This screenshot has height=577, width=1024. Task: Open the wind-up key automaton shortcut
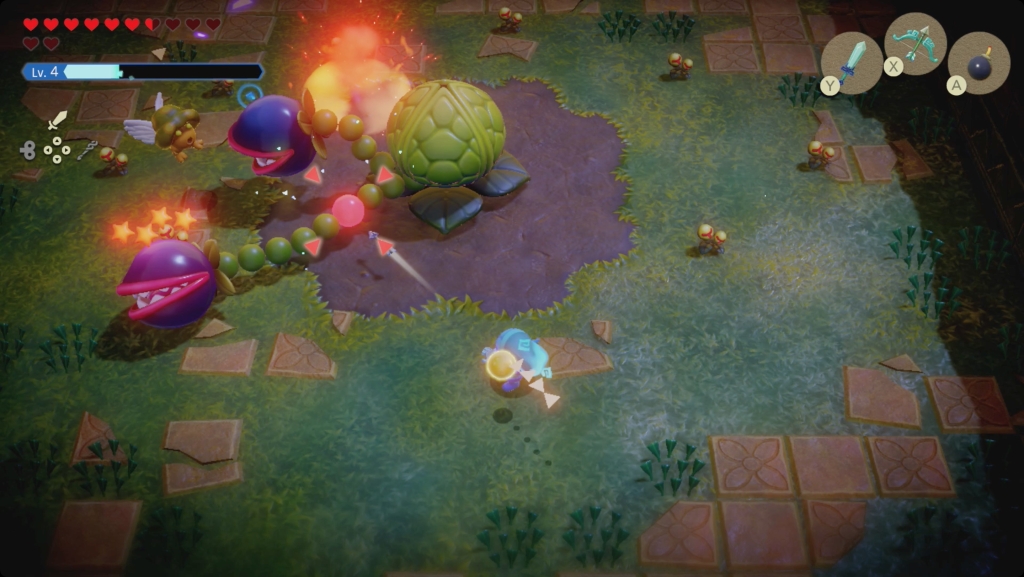tap(27, 150)
